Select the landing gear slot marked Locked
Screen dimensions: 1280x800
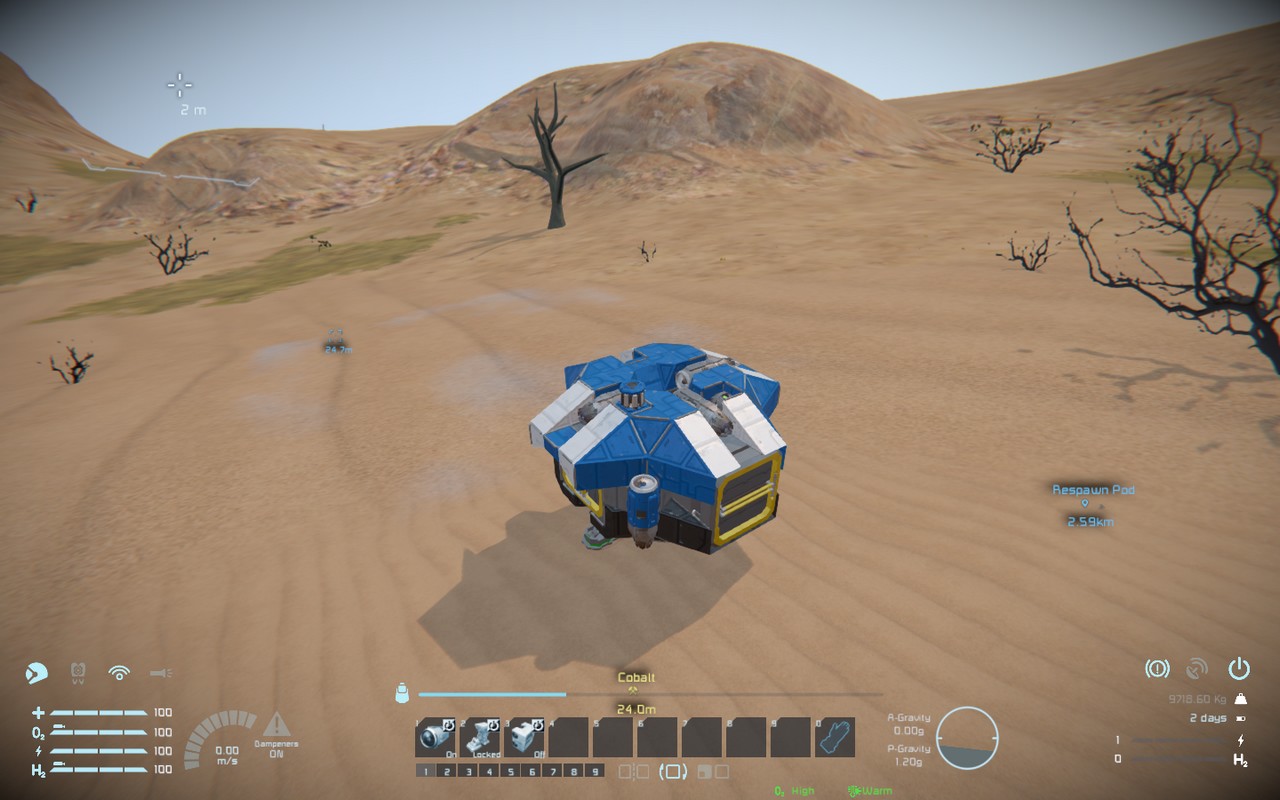click(x=479, y=737)
